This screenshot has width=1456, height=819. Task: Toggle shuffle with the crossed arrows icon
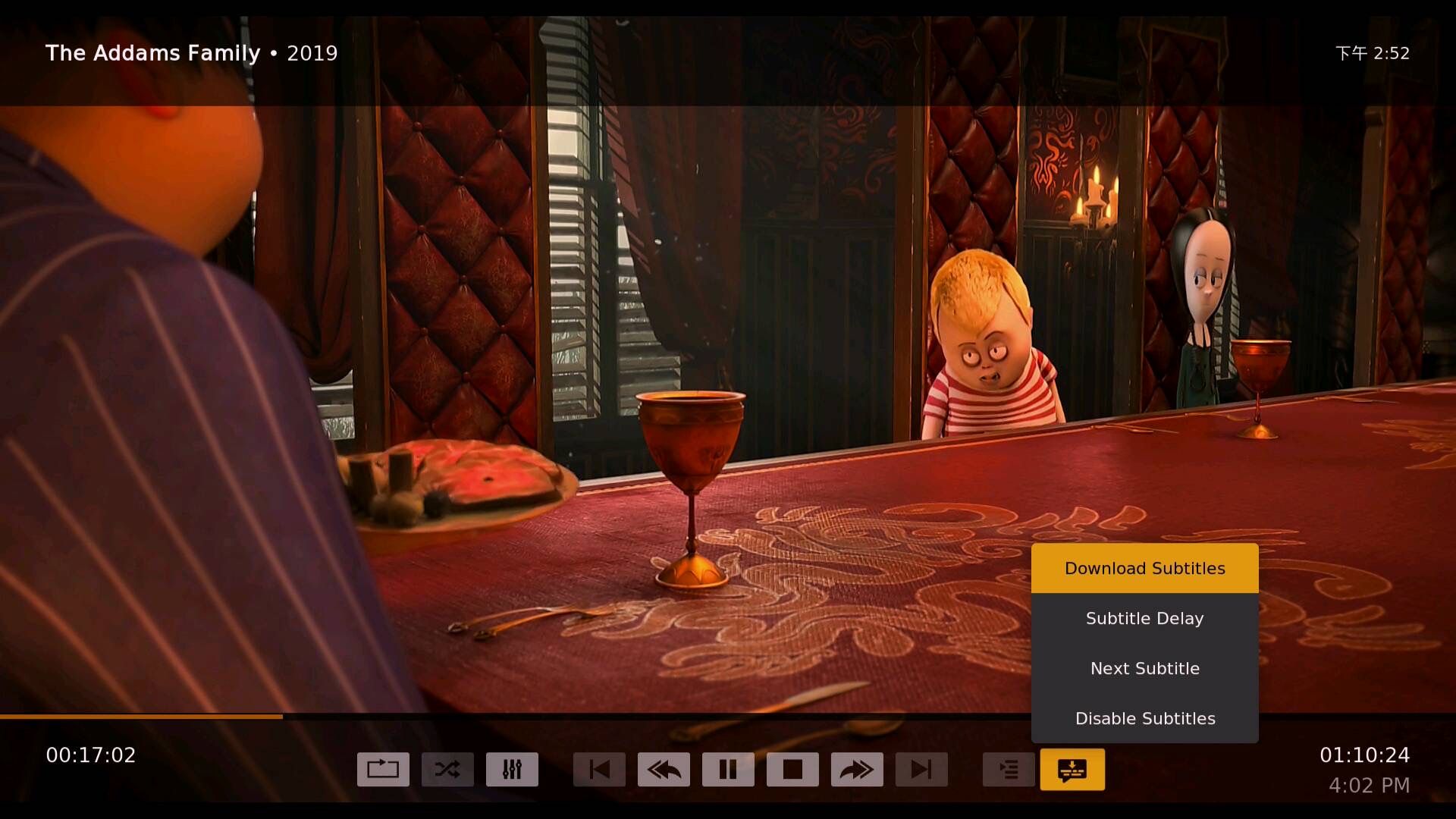tap(447, 770)
